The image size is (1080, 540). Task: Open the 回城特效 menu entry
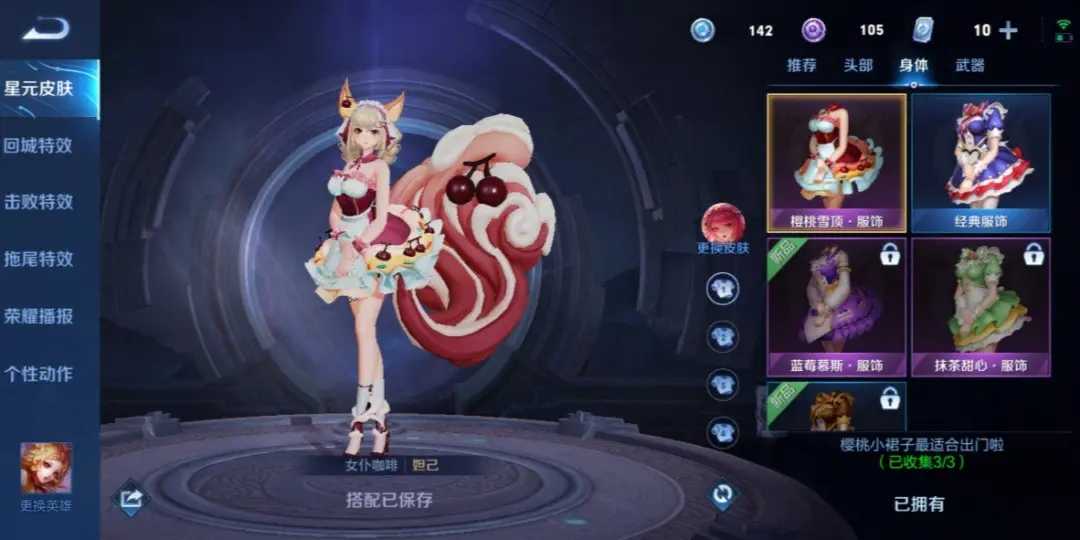tap(40, 145)
